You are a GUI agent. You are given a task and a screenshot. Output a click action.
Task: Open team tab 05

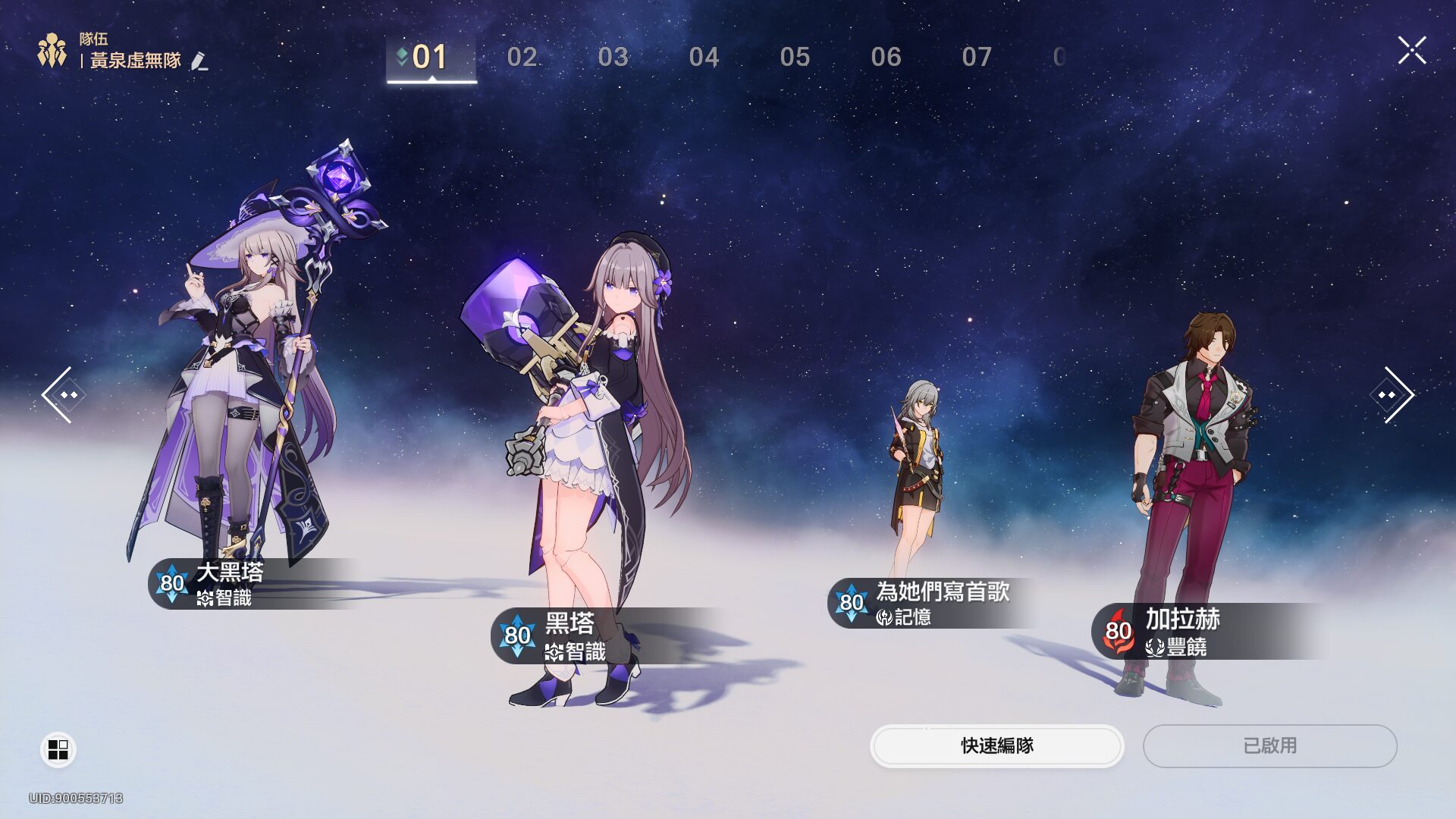[x=795, y=57]
